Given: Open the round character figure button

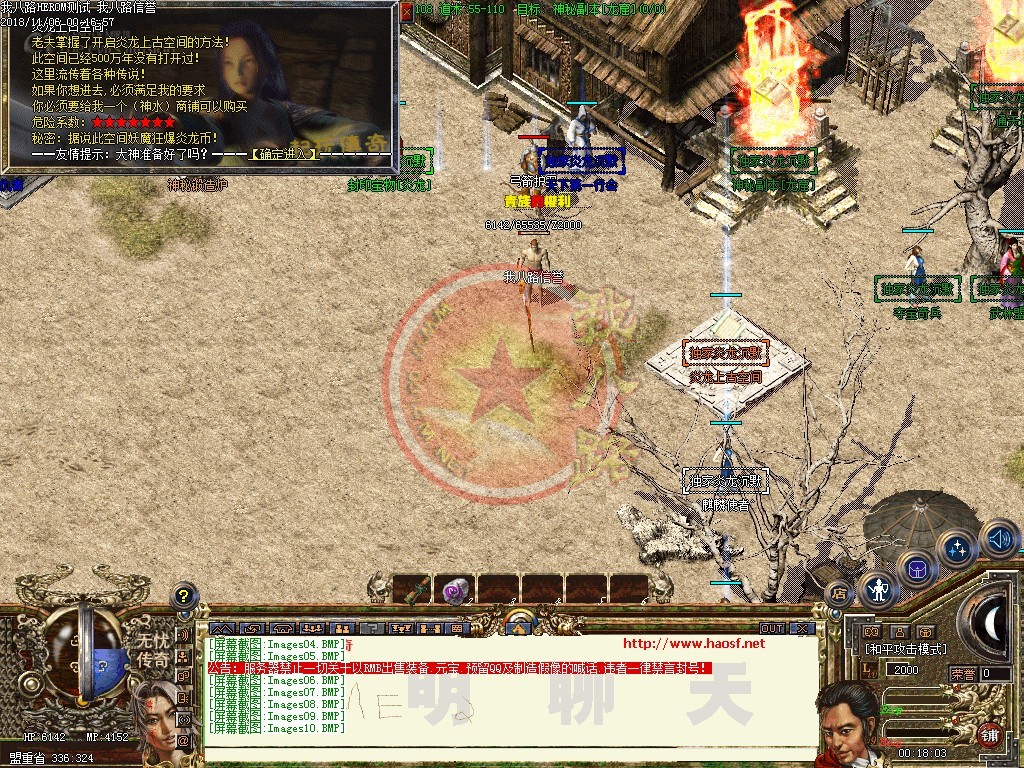Looking at the screenshot, I should tap(879, 590).
